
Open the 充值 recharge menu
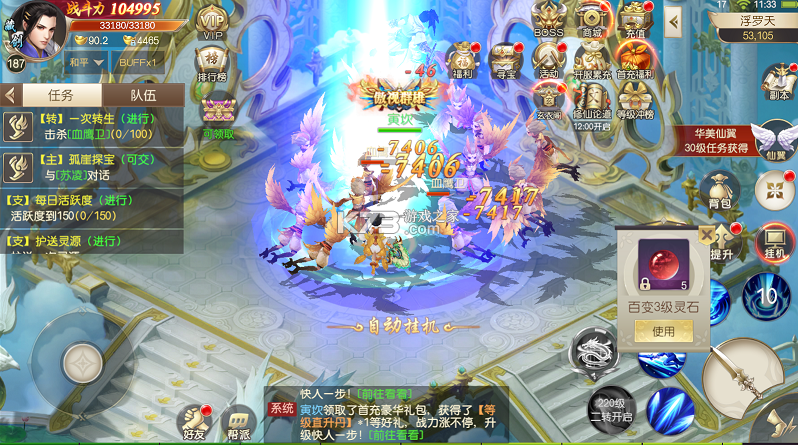pyautogui.click(x=633, y=19)
